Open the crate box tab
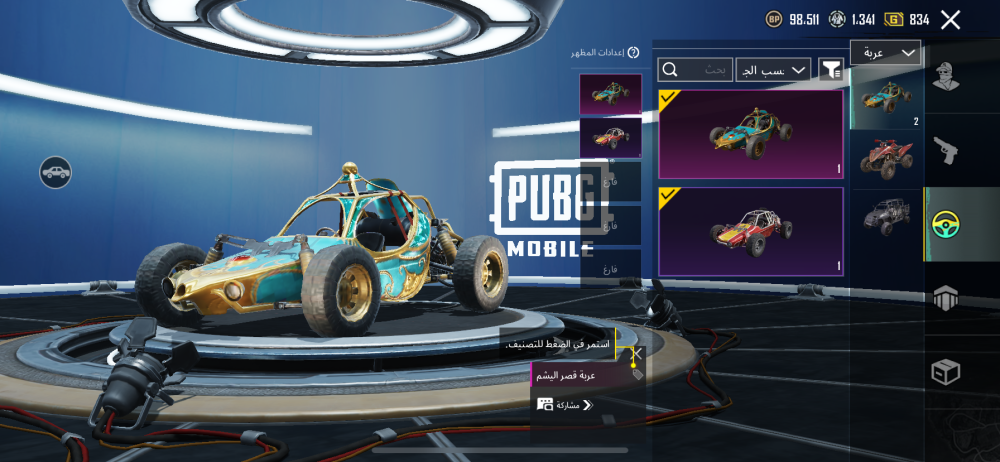The width and height of the screenshot is (1000, 462). click(946, 372)
